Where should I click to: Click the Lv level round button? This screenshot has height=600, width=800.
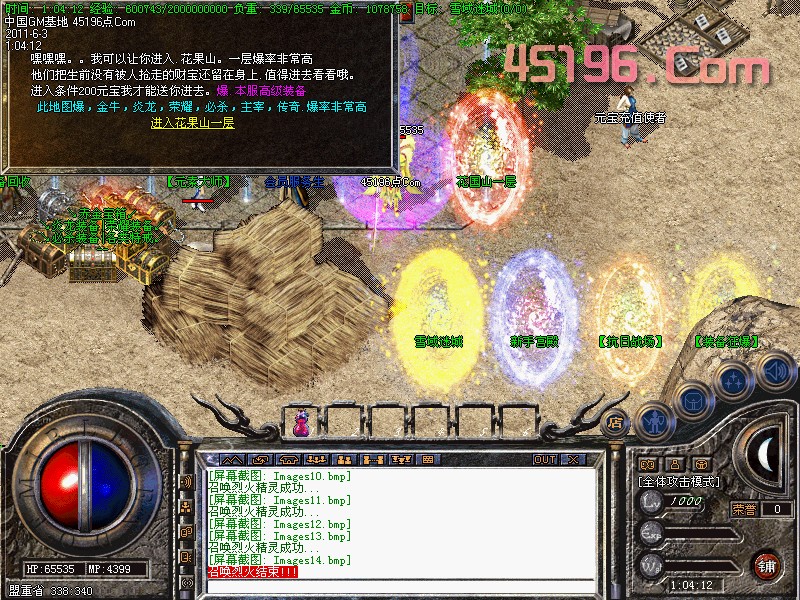point(652,501)
